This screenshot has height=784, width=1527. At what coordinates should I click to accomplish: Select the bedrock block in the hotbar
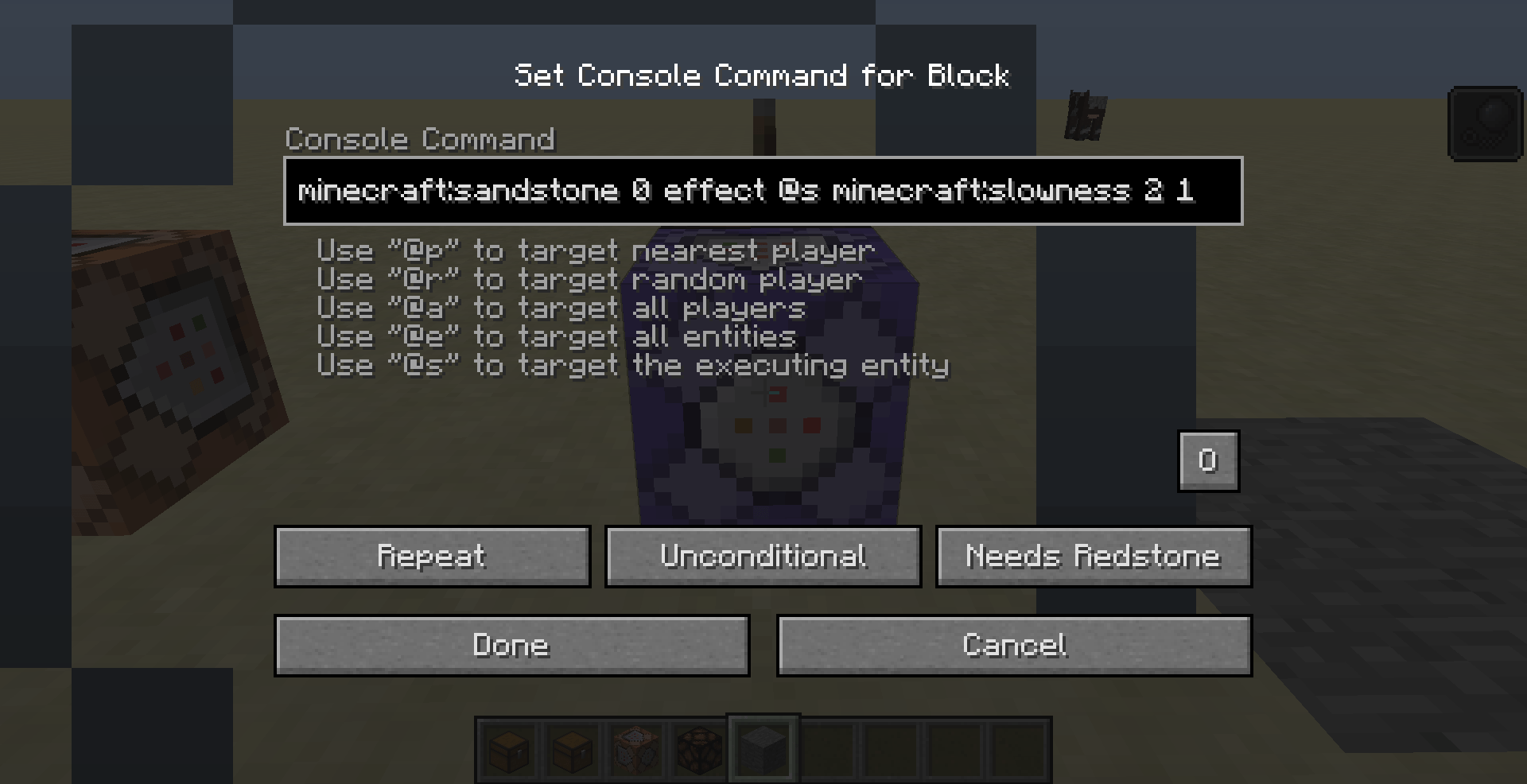coord(761,748)
